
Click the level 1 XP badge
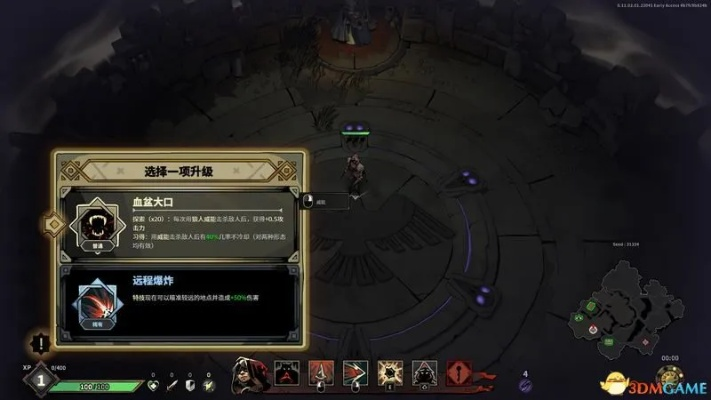click(38, 378)
